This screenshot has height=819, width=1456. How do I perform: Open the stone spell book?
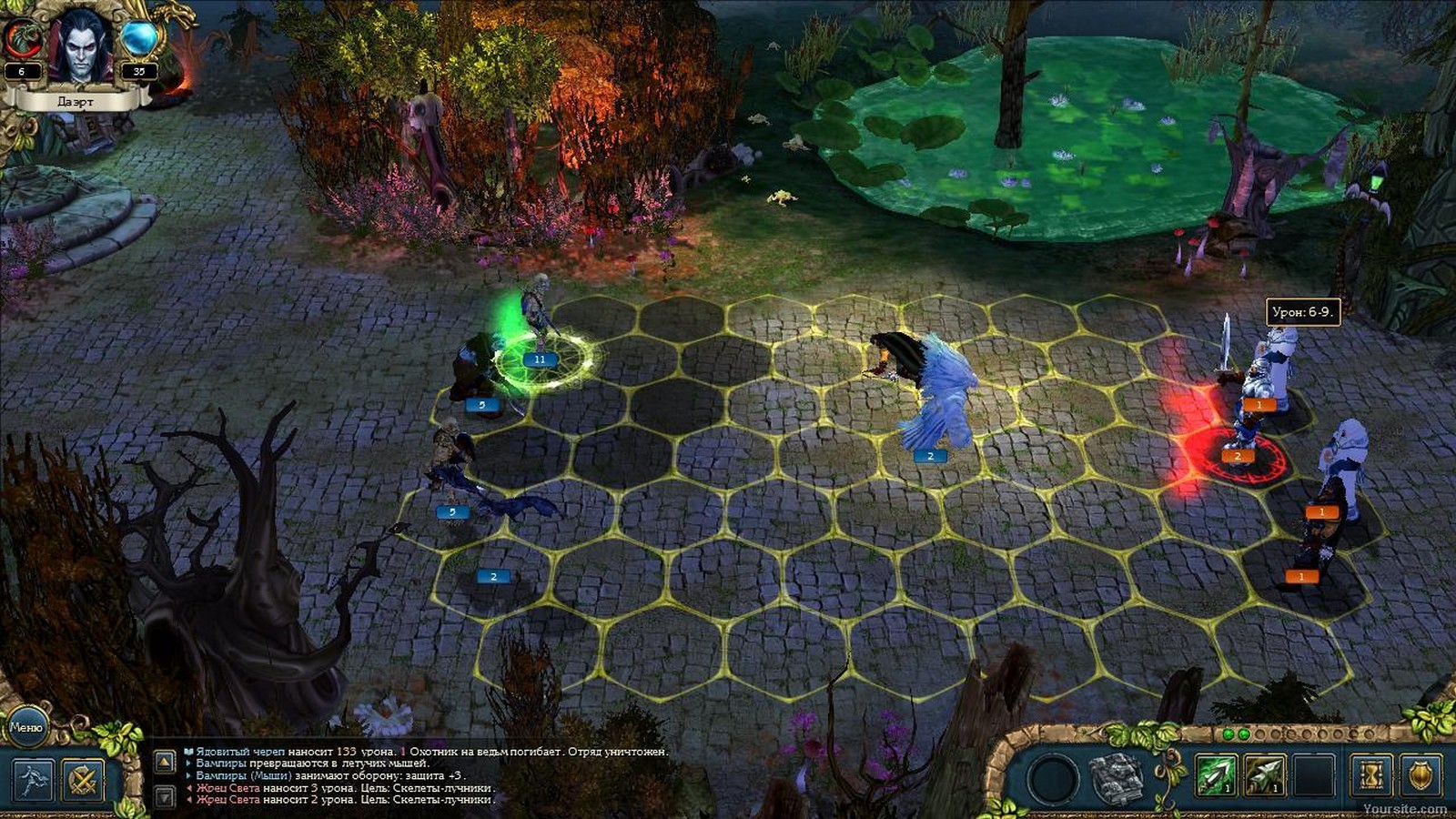click(x=1117, y=779)
